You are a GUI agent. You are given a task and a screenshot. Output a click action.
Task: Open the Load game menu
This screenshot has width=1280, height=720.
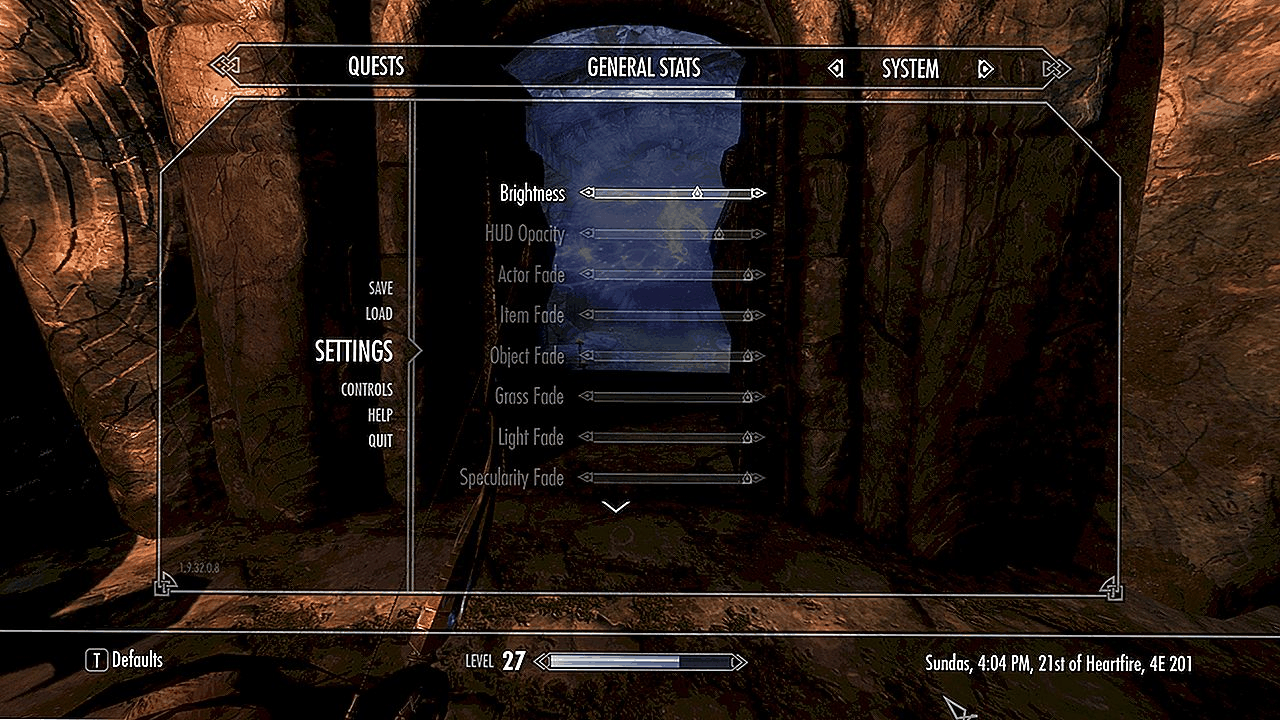[379, 314]
